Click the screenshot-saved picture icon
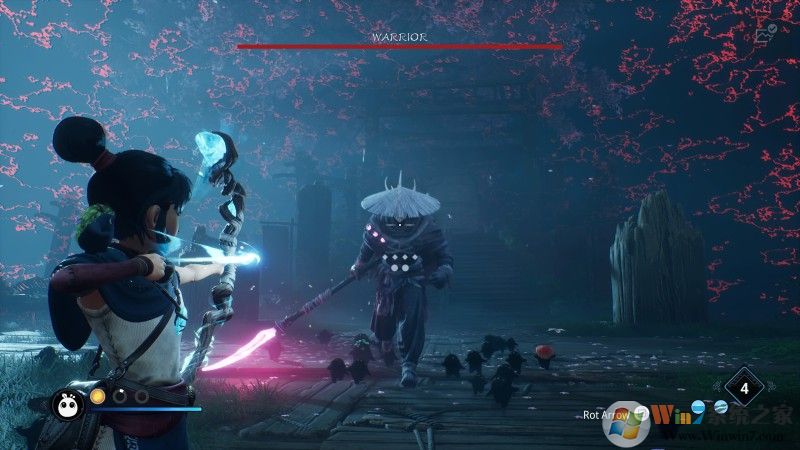 [x=767, y=35]
